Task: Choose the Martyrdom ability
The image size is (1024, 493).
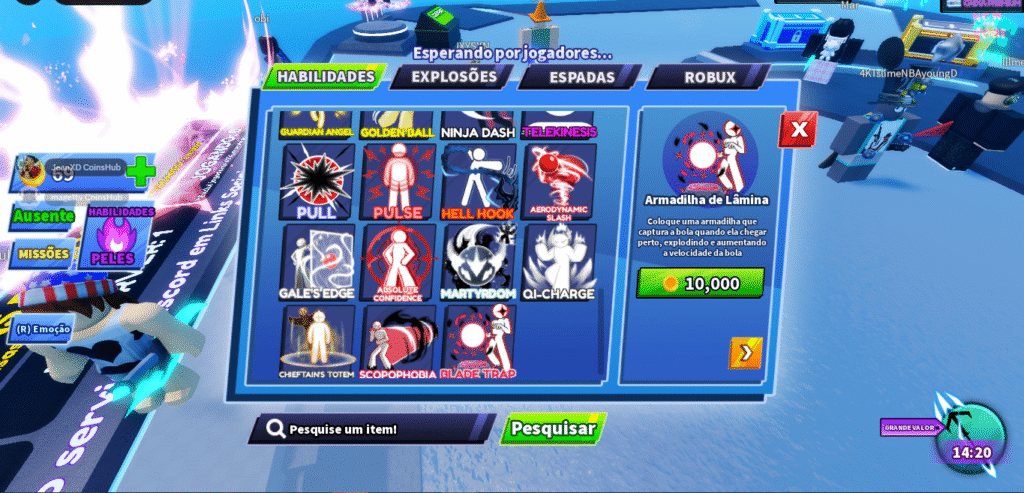Action: tap(478, 262)
